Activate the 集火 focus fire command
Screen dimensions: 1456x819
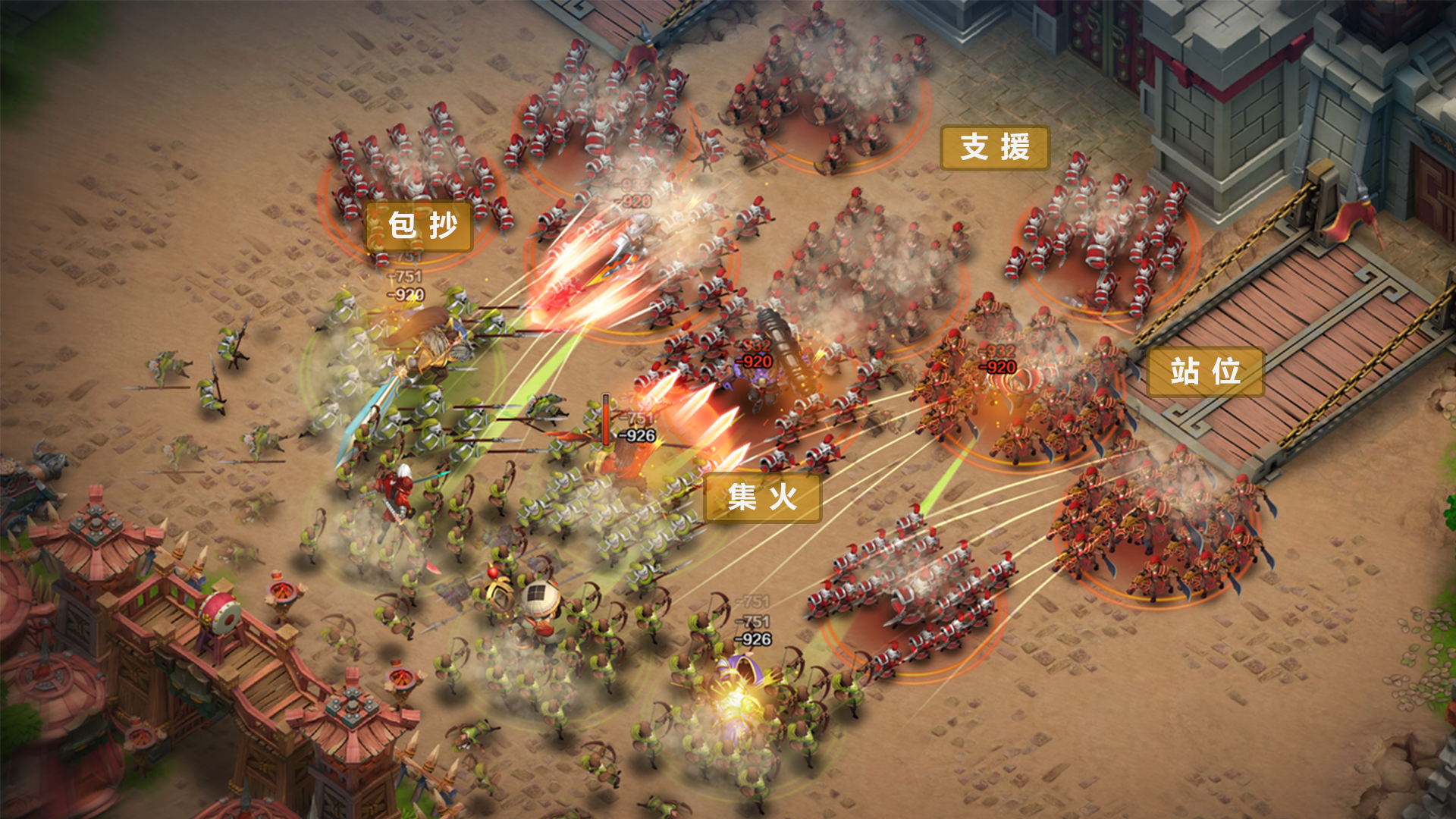coord(762,498)
